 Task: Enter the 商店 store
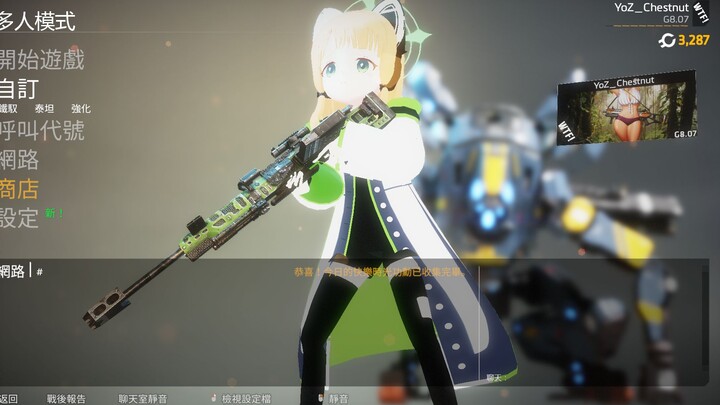20,188
